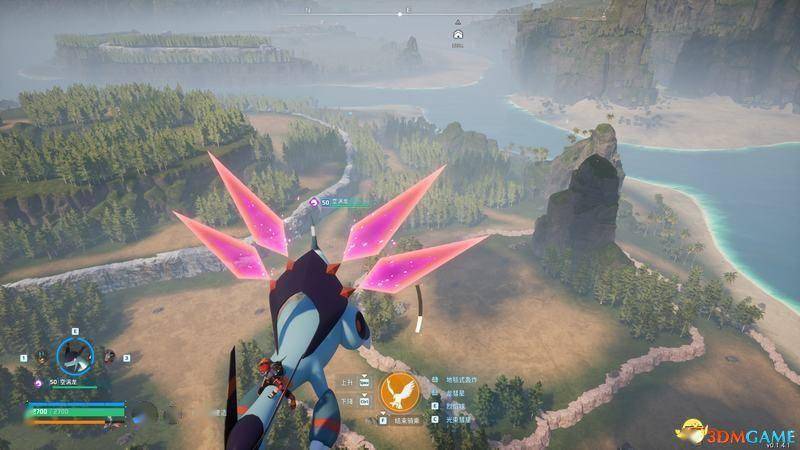The width and height of the screenshot is (800, 450).
Task: Click the home base marker on compass
Action: (x=458, y=33)
